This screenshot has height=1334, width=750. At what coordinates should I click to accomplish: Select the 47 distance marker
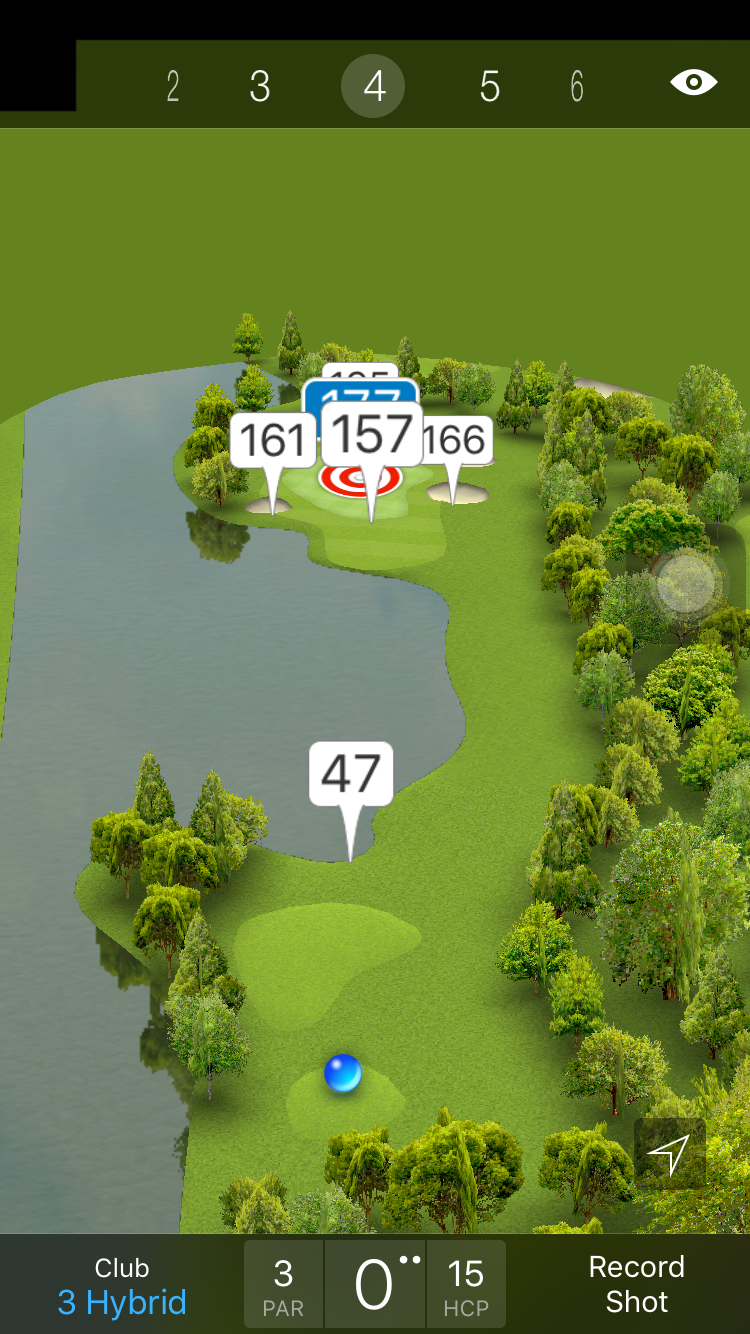pyautogui.click(x=351, y=774)
